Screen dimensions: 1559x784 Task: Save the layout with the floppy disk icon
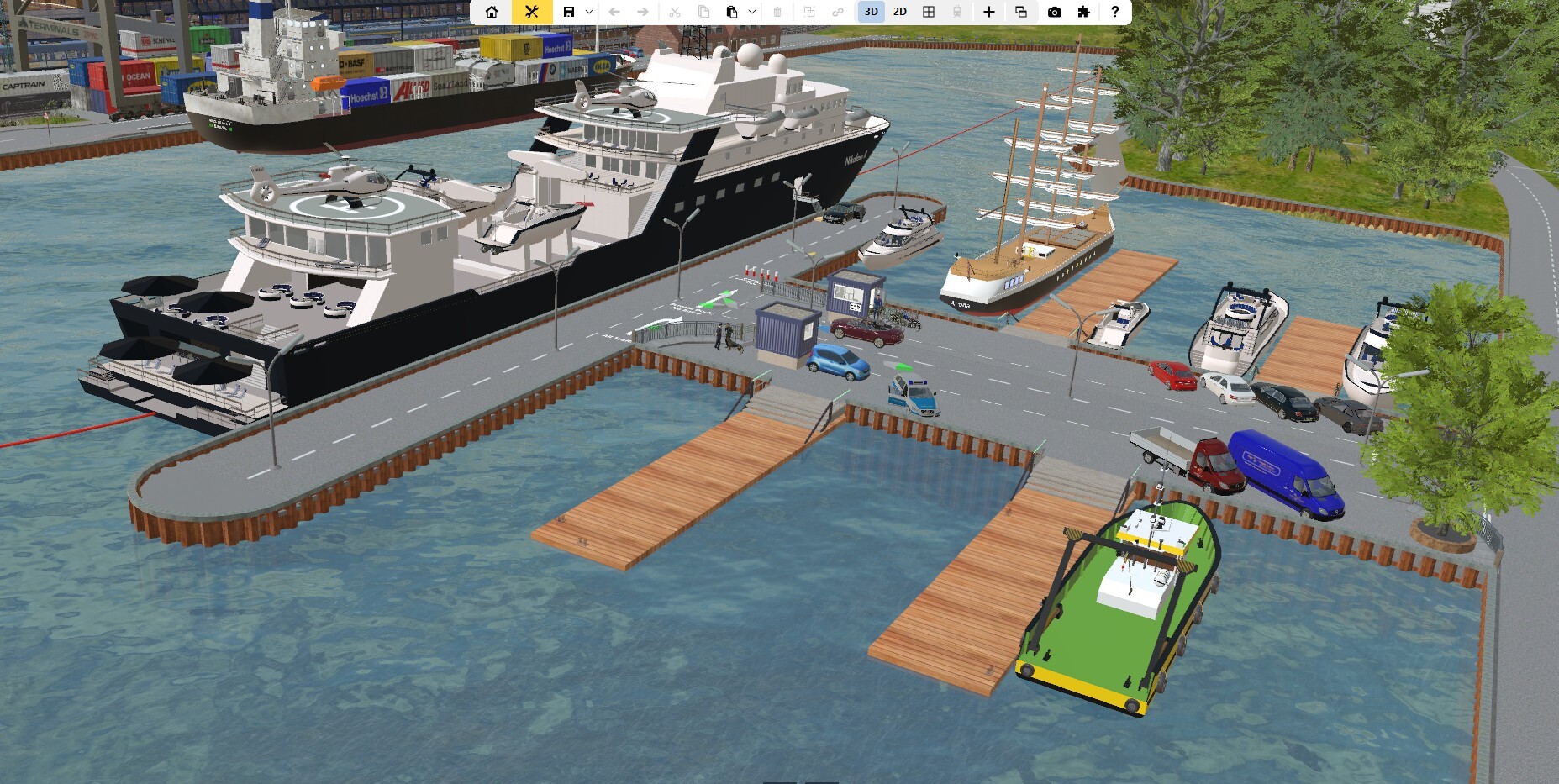pos(569,12)
